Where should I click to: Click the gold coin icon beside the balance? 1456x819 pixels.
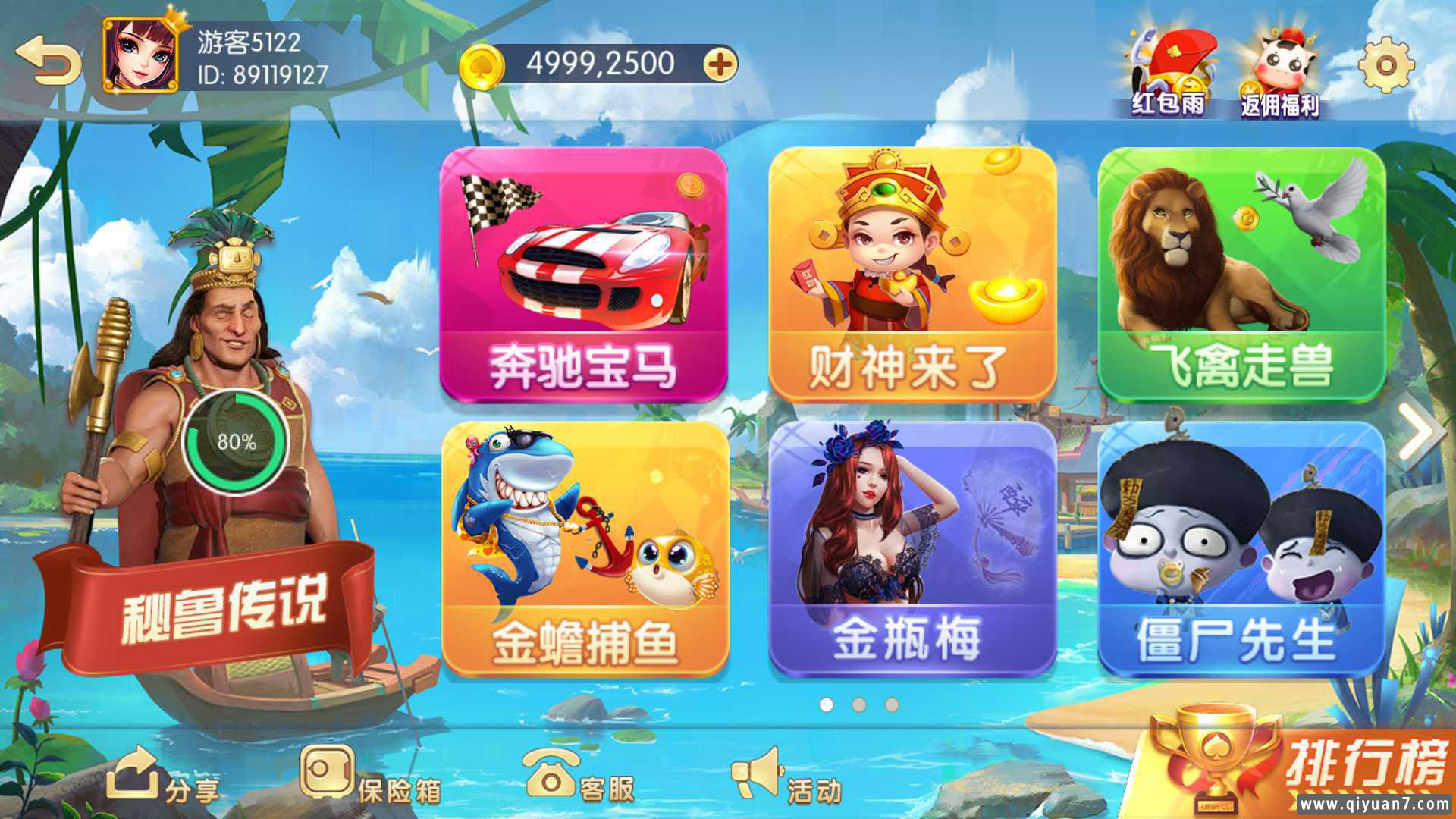click(483, 63)
